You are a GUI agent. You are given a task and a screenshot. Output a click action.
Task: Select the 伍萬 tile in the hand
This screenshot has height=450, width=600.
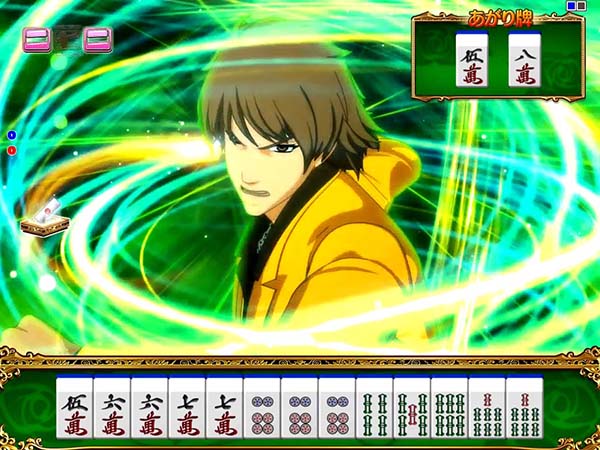pyautogui.click(x=74, y=409)
